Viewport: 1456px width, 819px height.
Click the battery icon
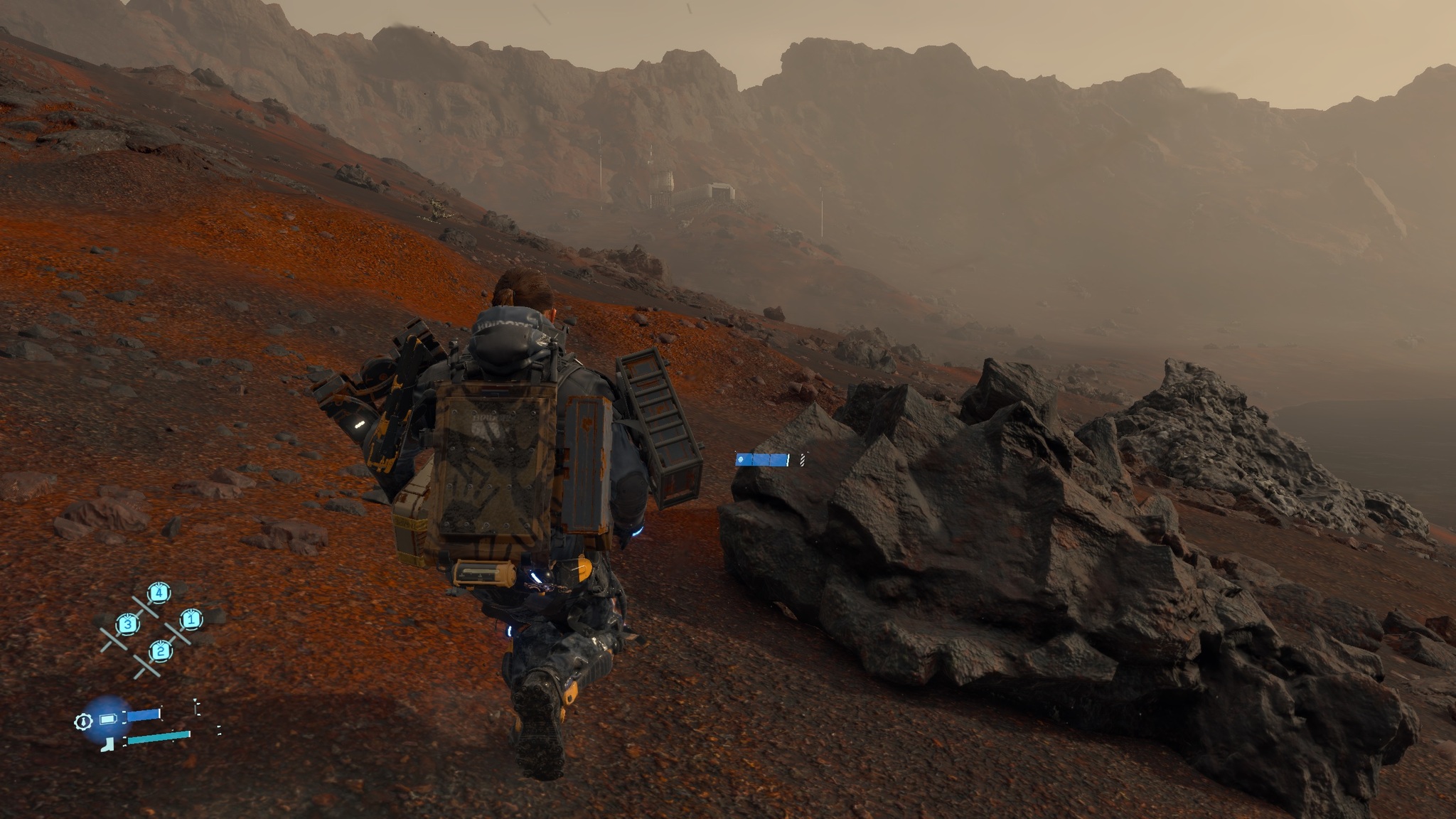tap(107, 719)
